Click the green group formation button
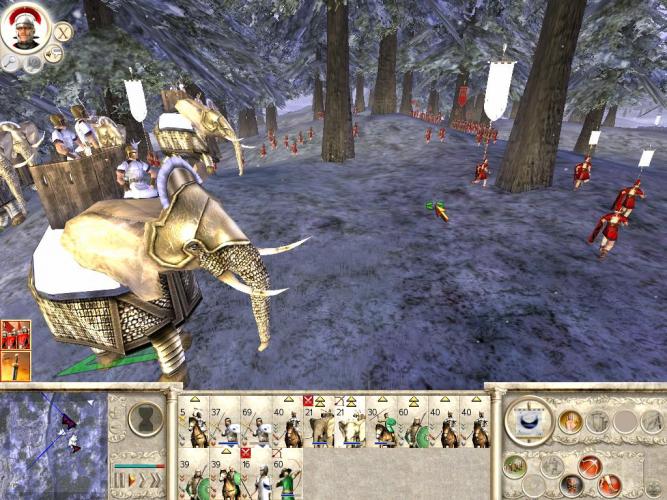Image resolution: width=667 pixels, height=500 pixels. [x=513, y=466]
